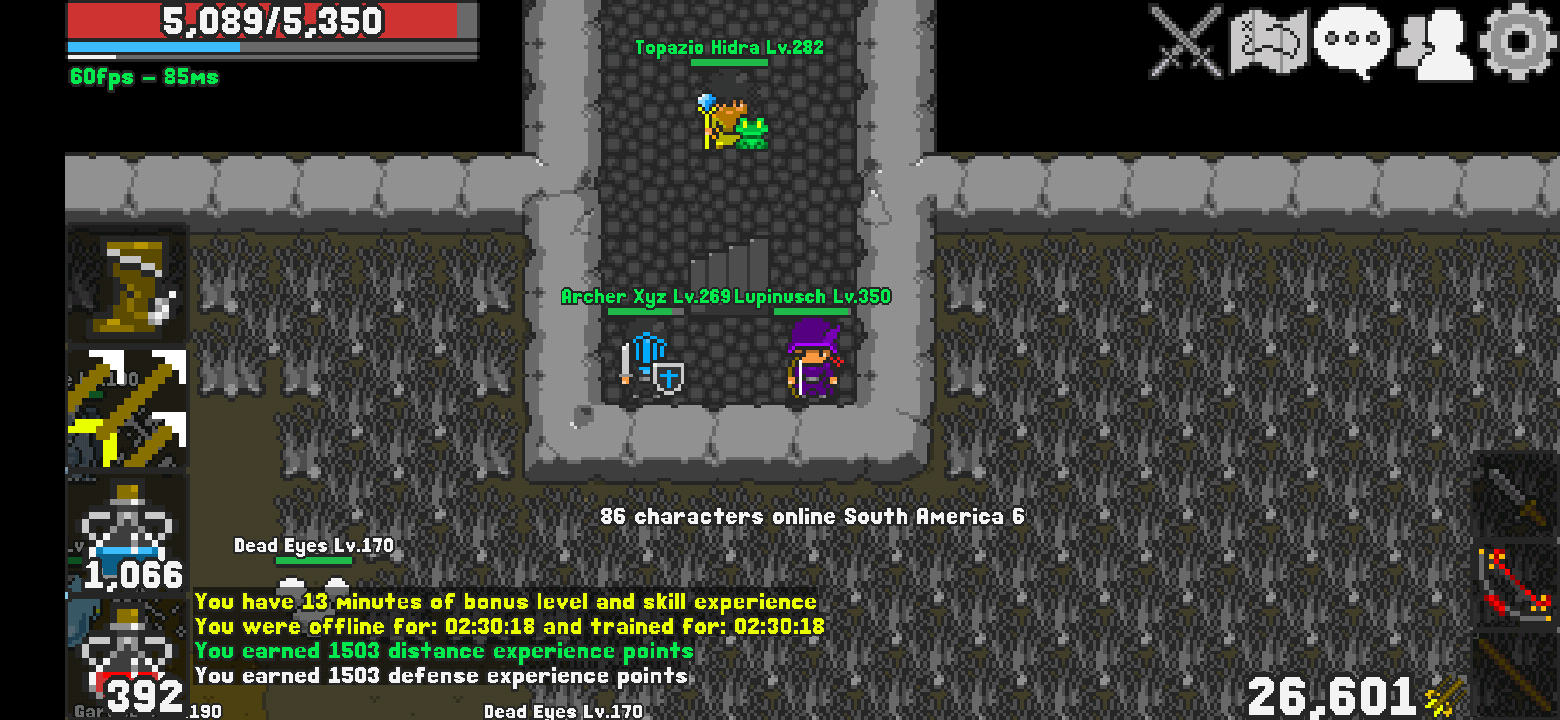The height and width of the screenshot is (720, 1560).
Task: Open the chat speech bubble
Action: pos(1351,42)
